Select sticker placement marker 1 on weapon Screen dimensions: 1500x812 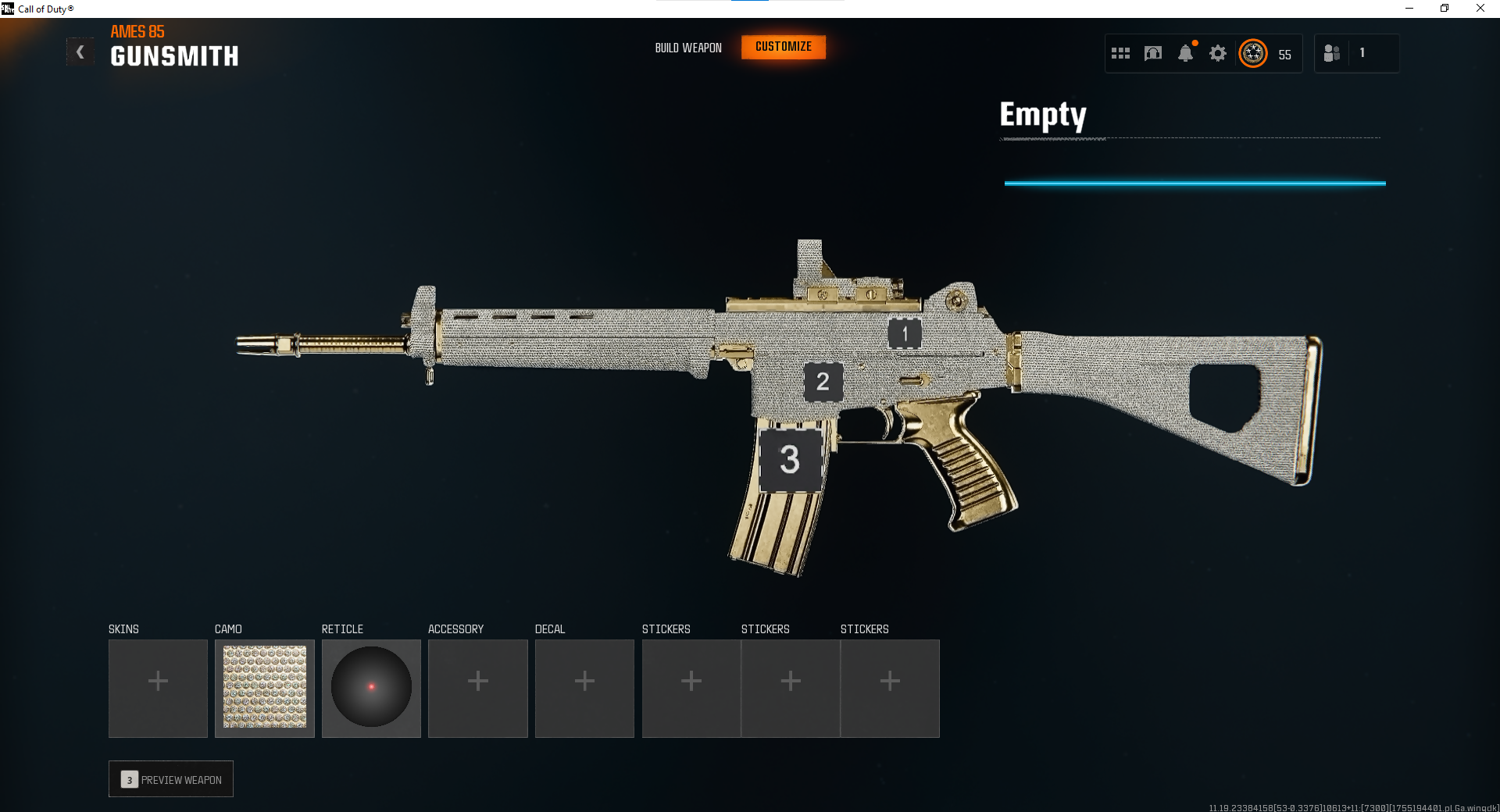tap(905, 334)
